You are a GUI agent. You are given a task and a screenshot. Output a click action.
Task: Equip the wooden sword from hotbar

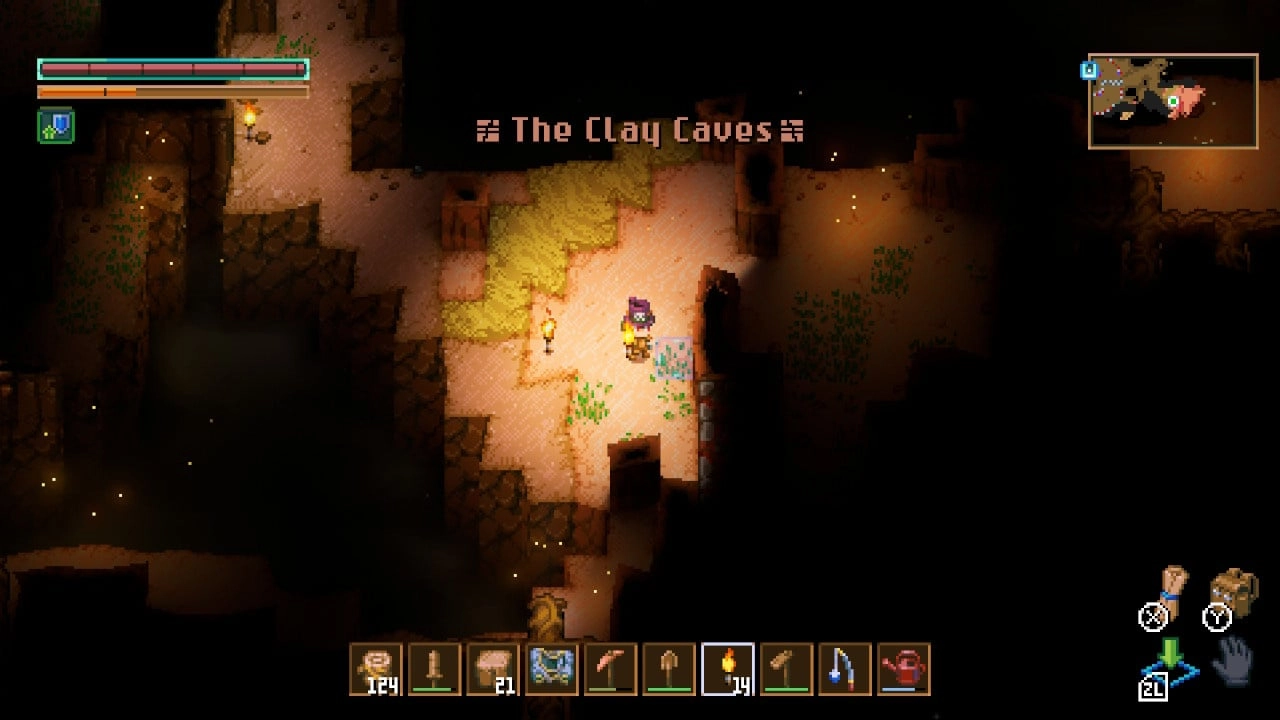click(x=435, y=669)
